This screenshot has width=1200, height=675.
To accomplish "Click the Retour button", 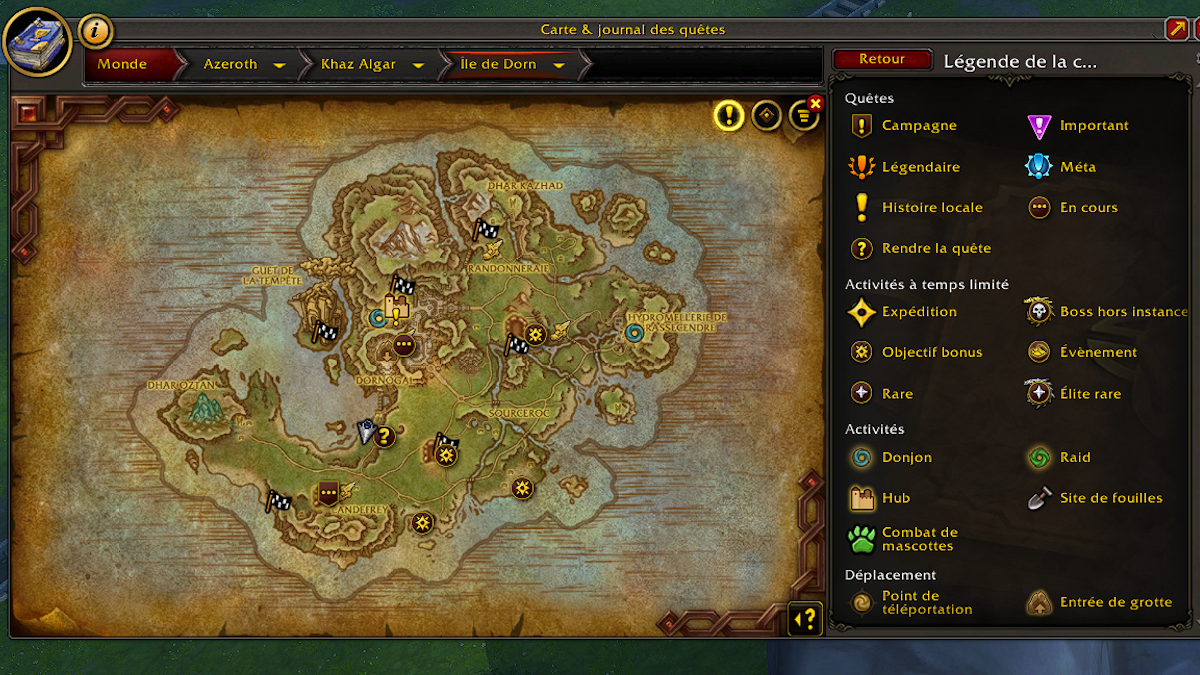I will (881, 59).
